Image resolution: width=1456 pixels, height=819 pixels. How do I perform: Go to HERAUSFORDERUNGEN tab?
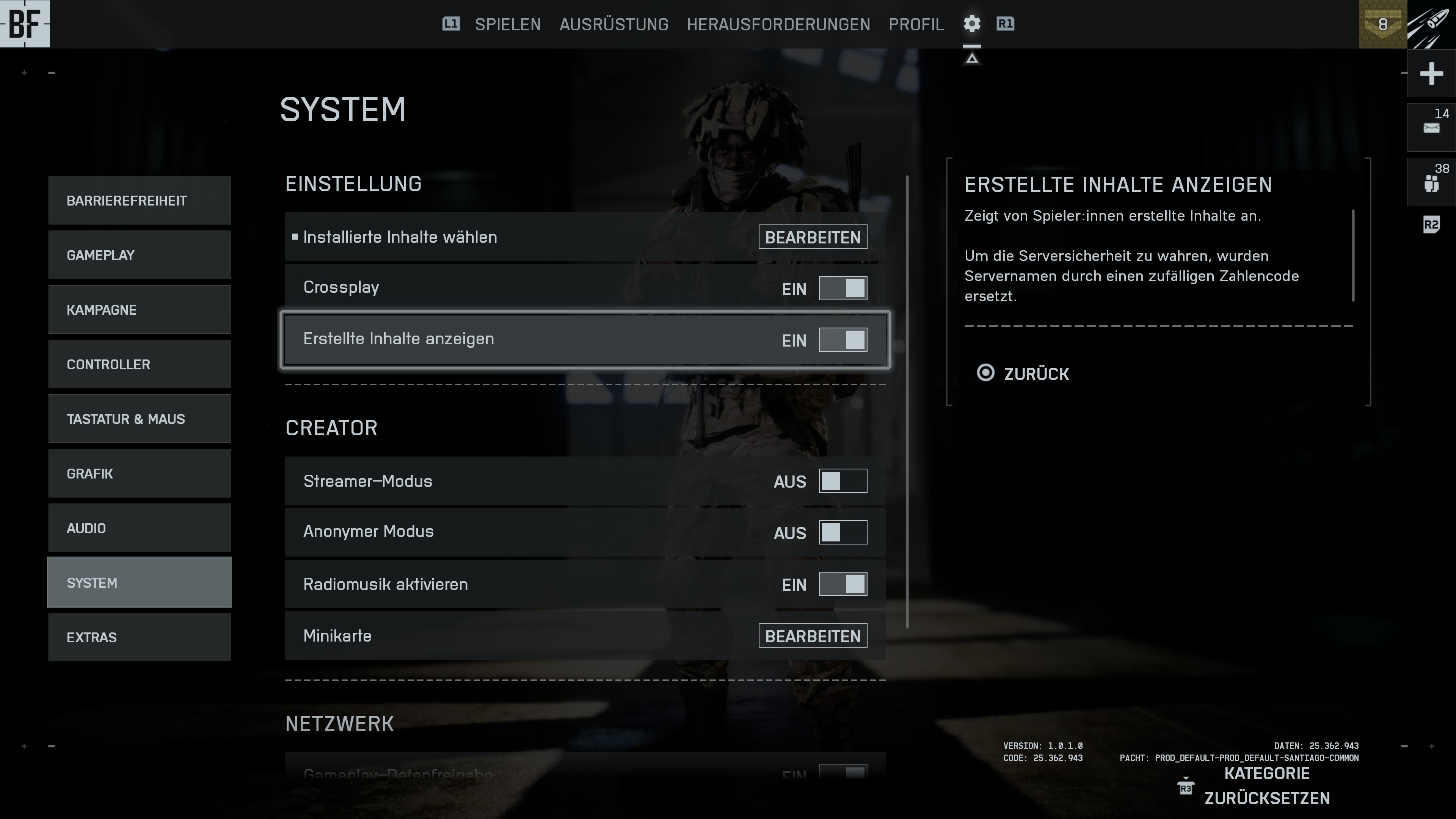(778, 24)
